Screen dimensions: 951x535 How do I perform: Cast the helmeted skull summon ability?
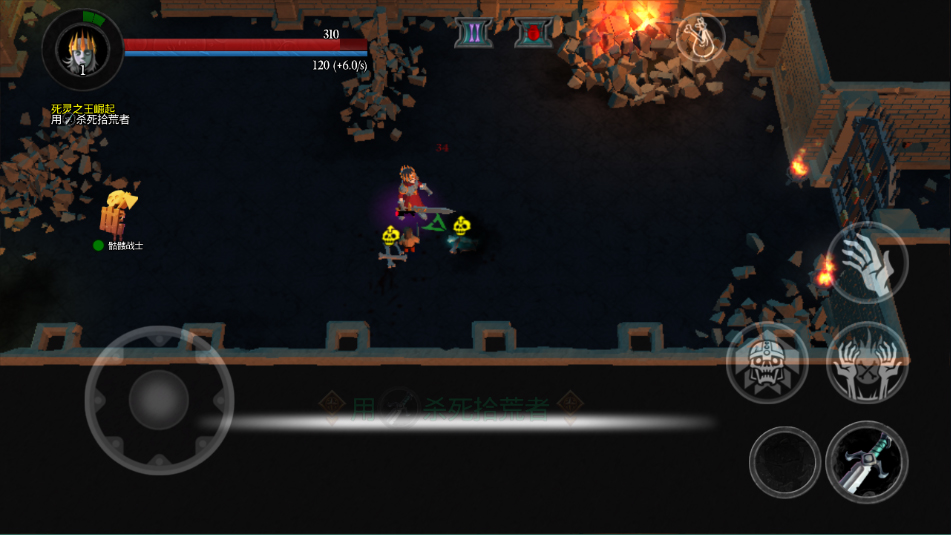(767, 362)
